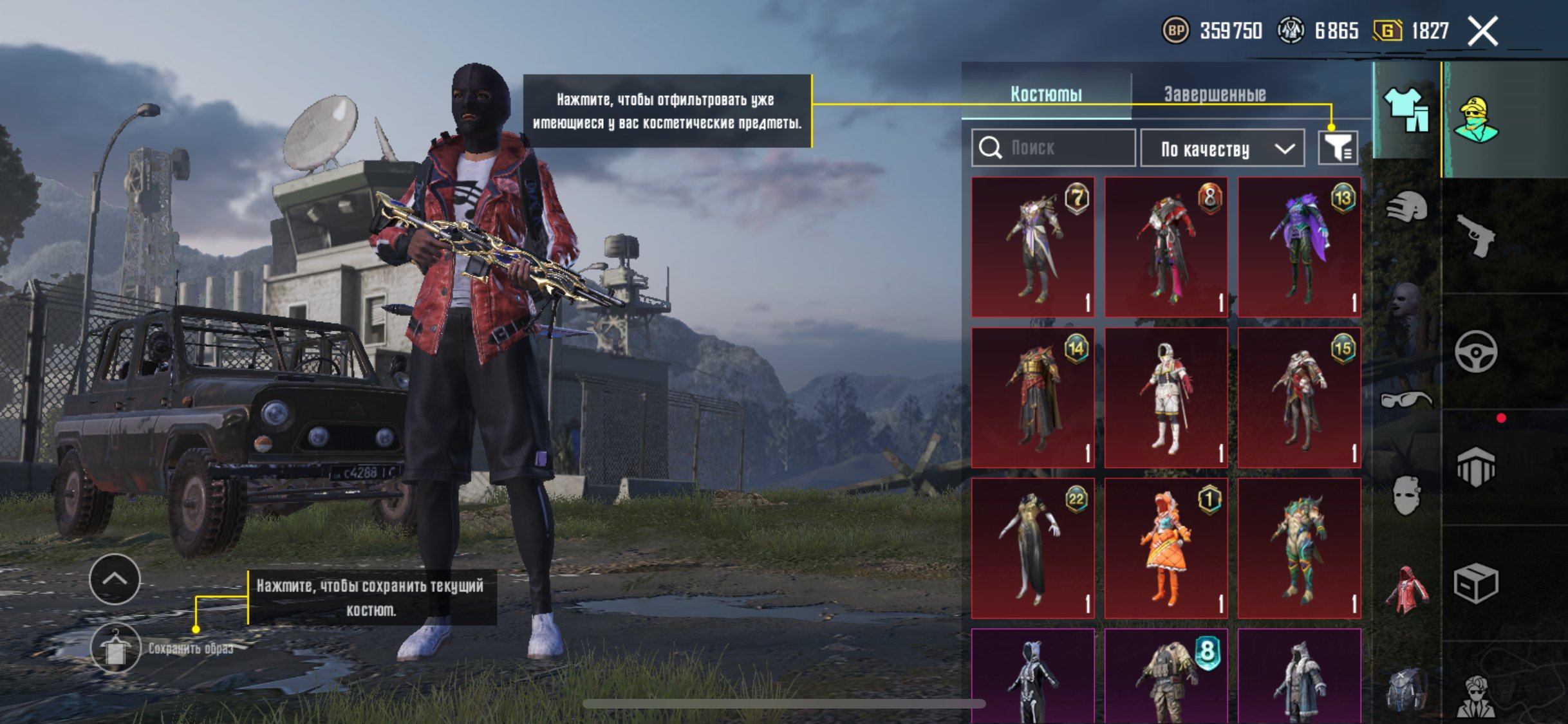Select the white hooded suit costume
1568x724 pixels.
pos(1166,398)
